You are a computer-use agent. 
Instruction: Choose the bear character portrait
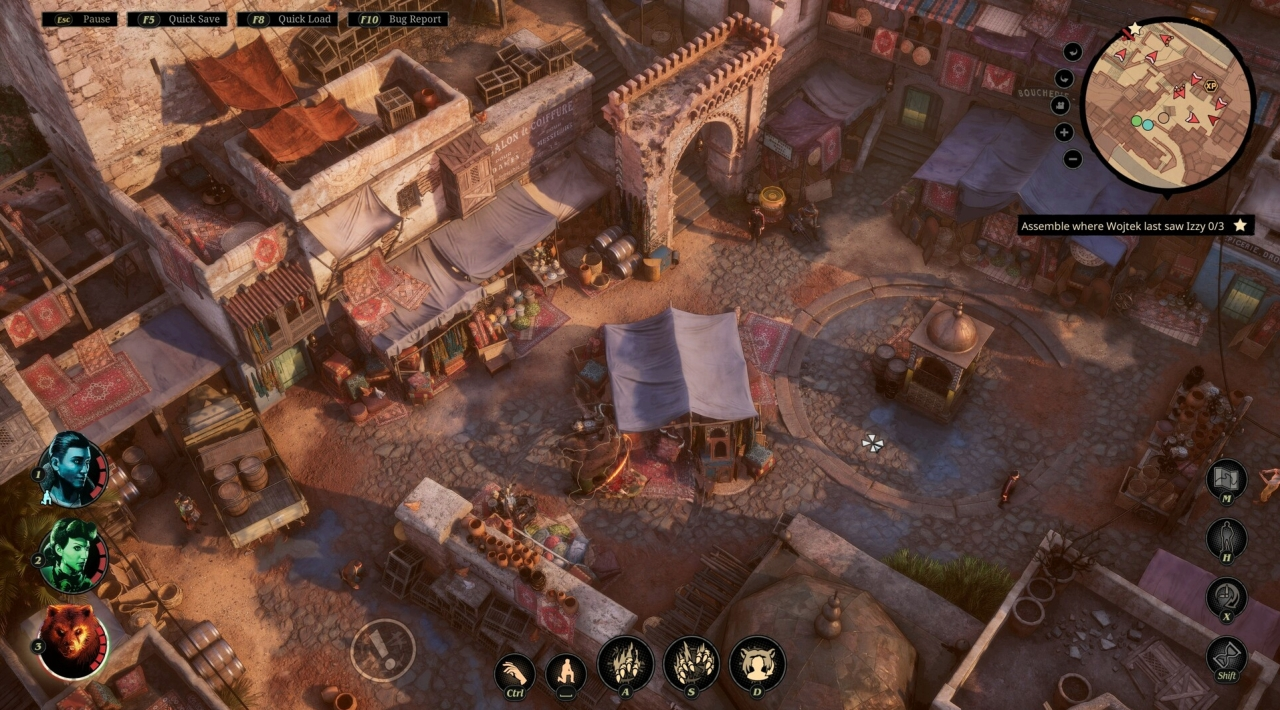[x=72, y=640]
